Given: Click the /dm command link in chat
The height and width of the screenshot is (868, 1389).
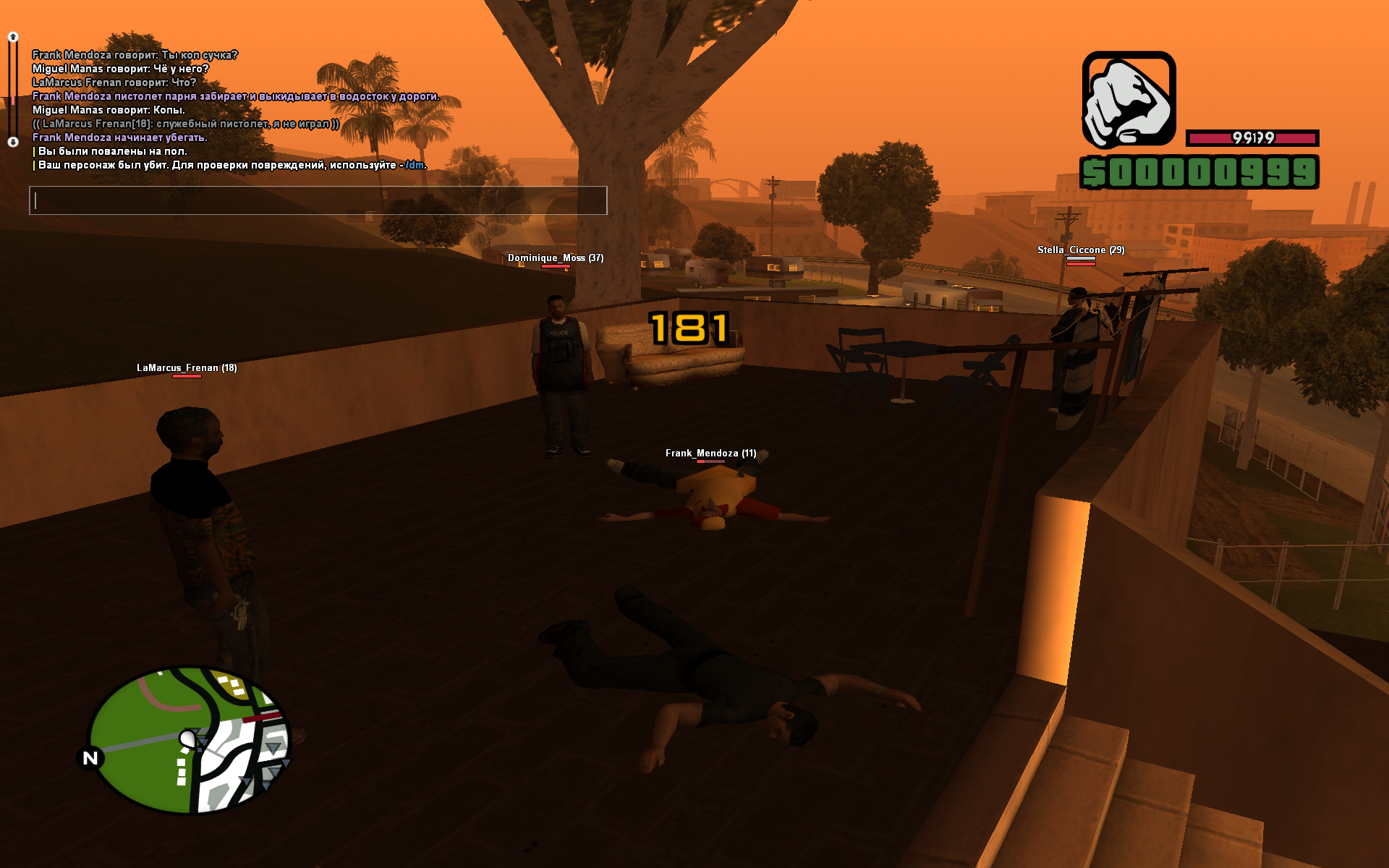Looking at the screenshot, I should click(415, 165).
